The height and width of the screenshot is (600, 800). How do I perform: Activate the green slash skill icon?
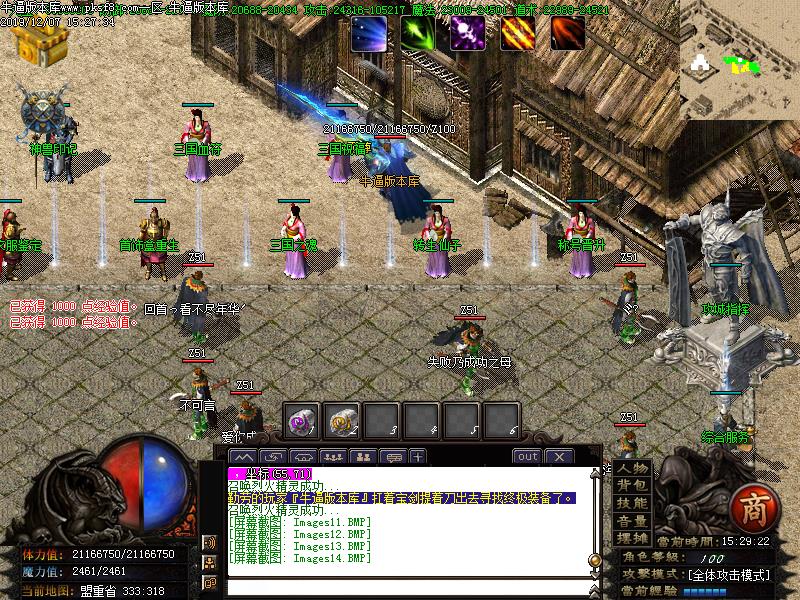pos(418,33)
